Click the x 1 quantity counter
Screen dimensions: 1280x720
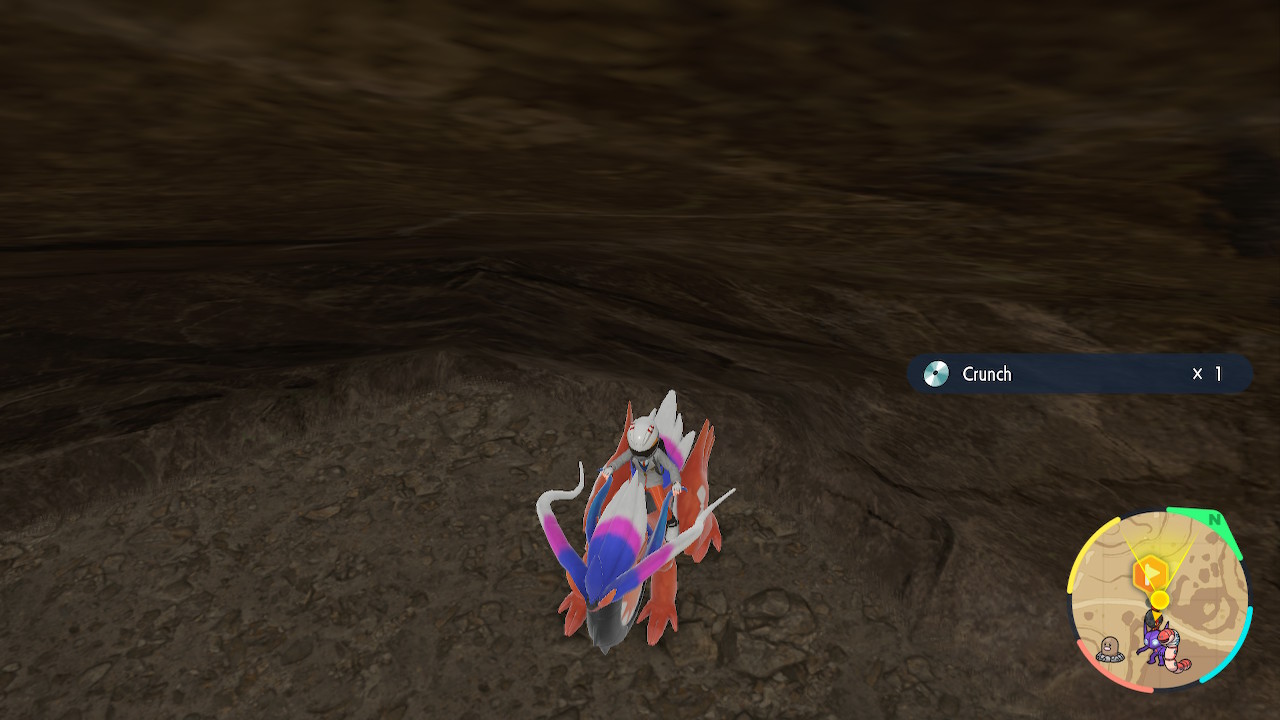1207,374
